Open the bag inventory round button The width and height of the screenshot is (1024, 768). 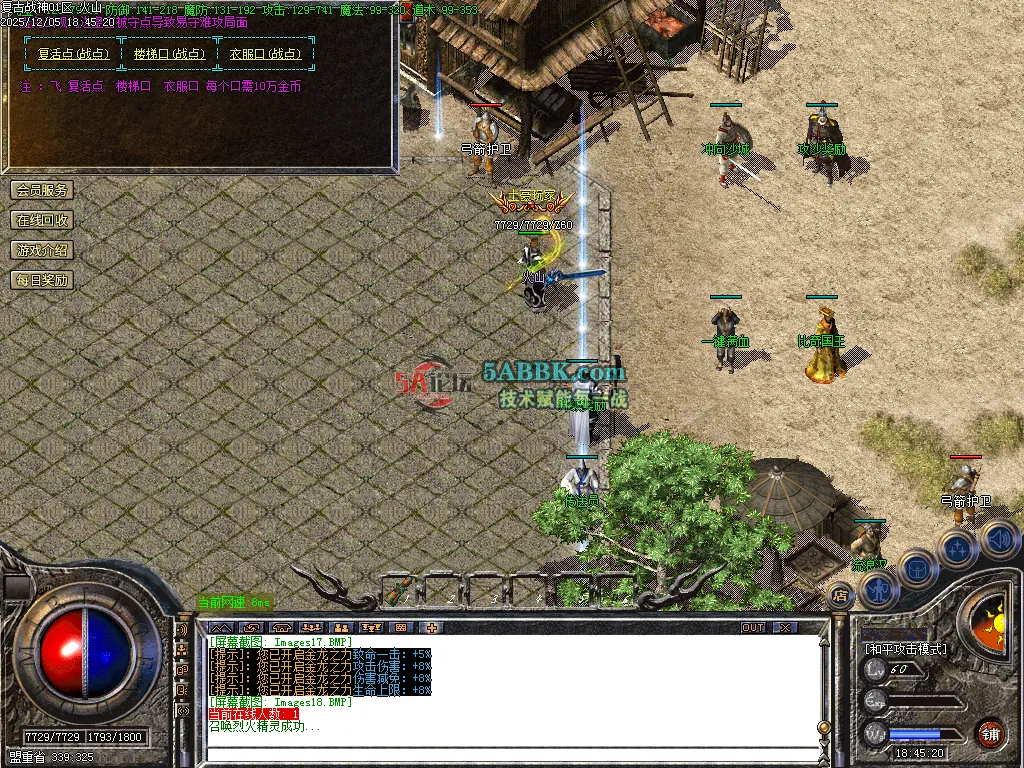pos(917,570)
